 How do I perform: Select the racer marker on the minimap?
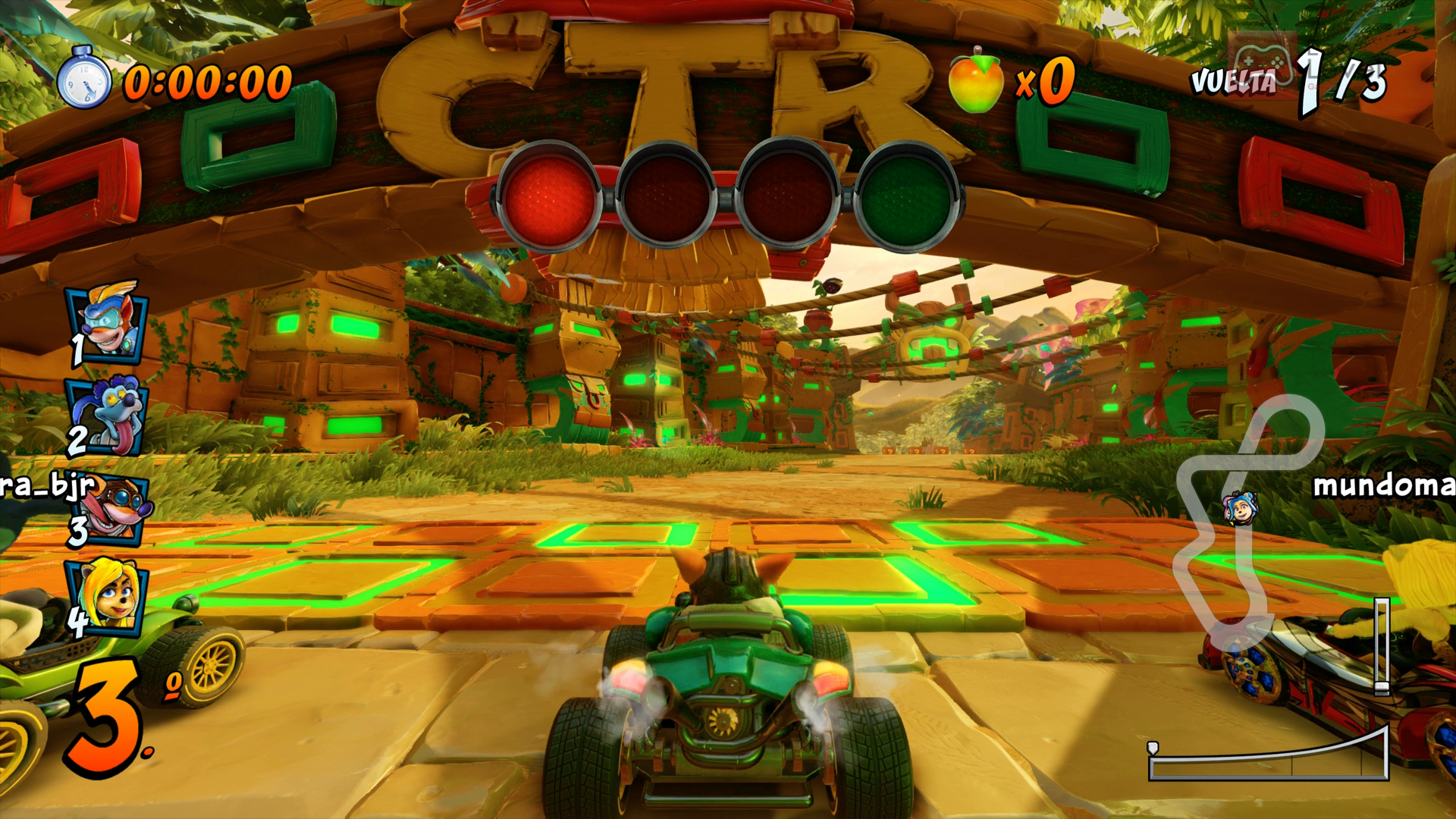coord(1240,507)
